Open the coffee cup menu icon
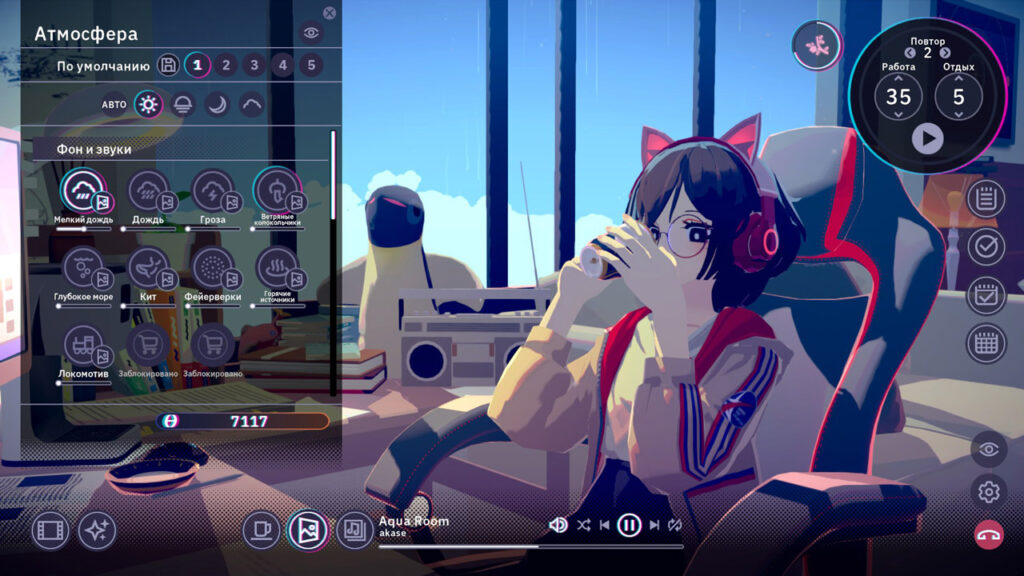 click(261, 529)
